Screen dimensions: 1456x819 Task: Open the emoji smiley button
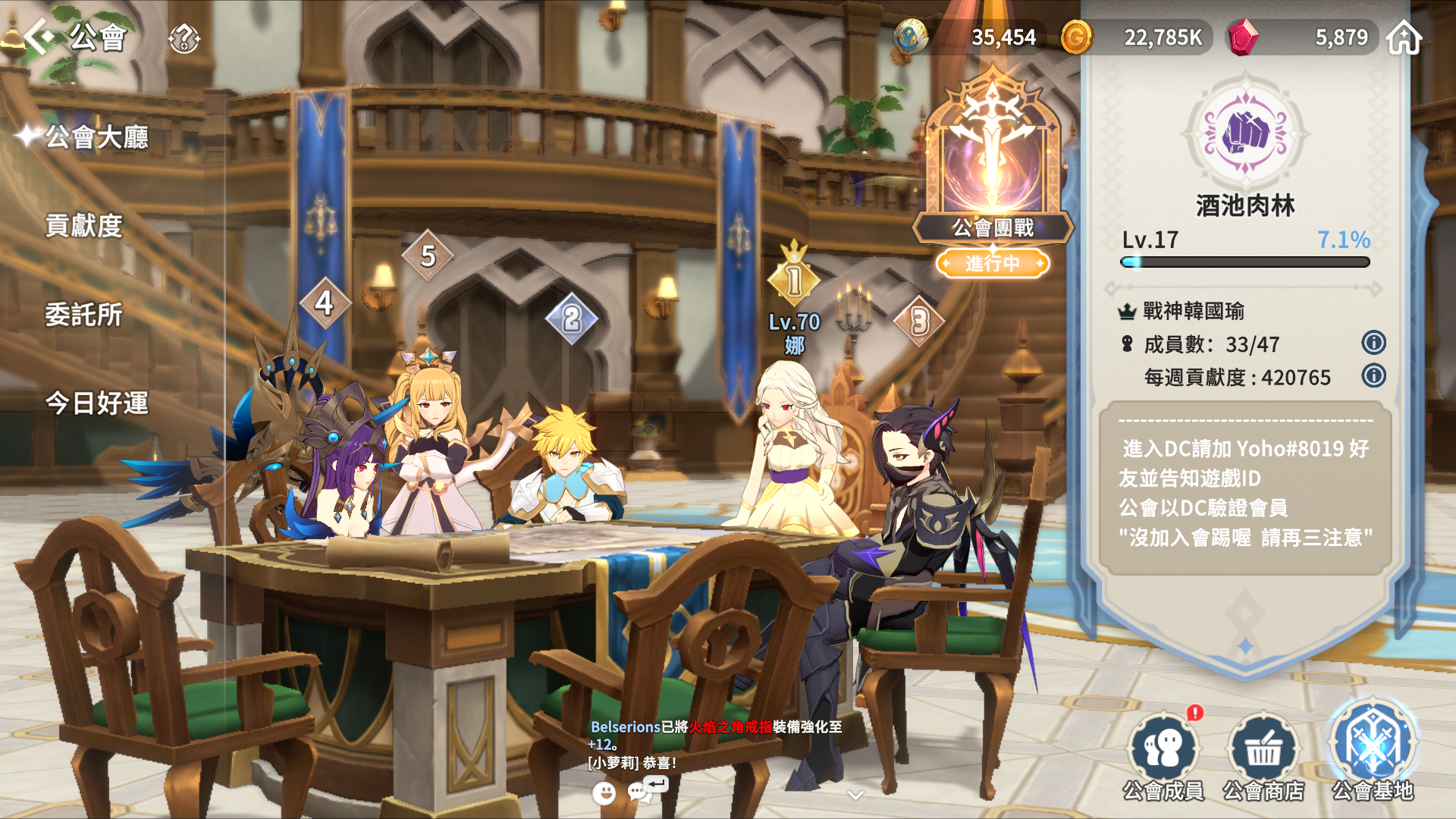click(604, 793)
